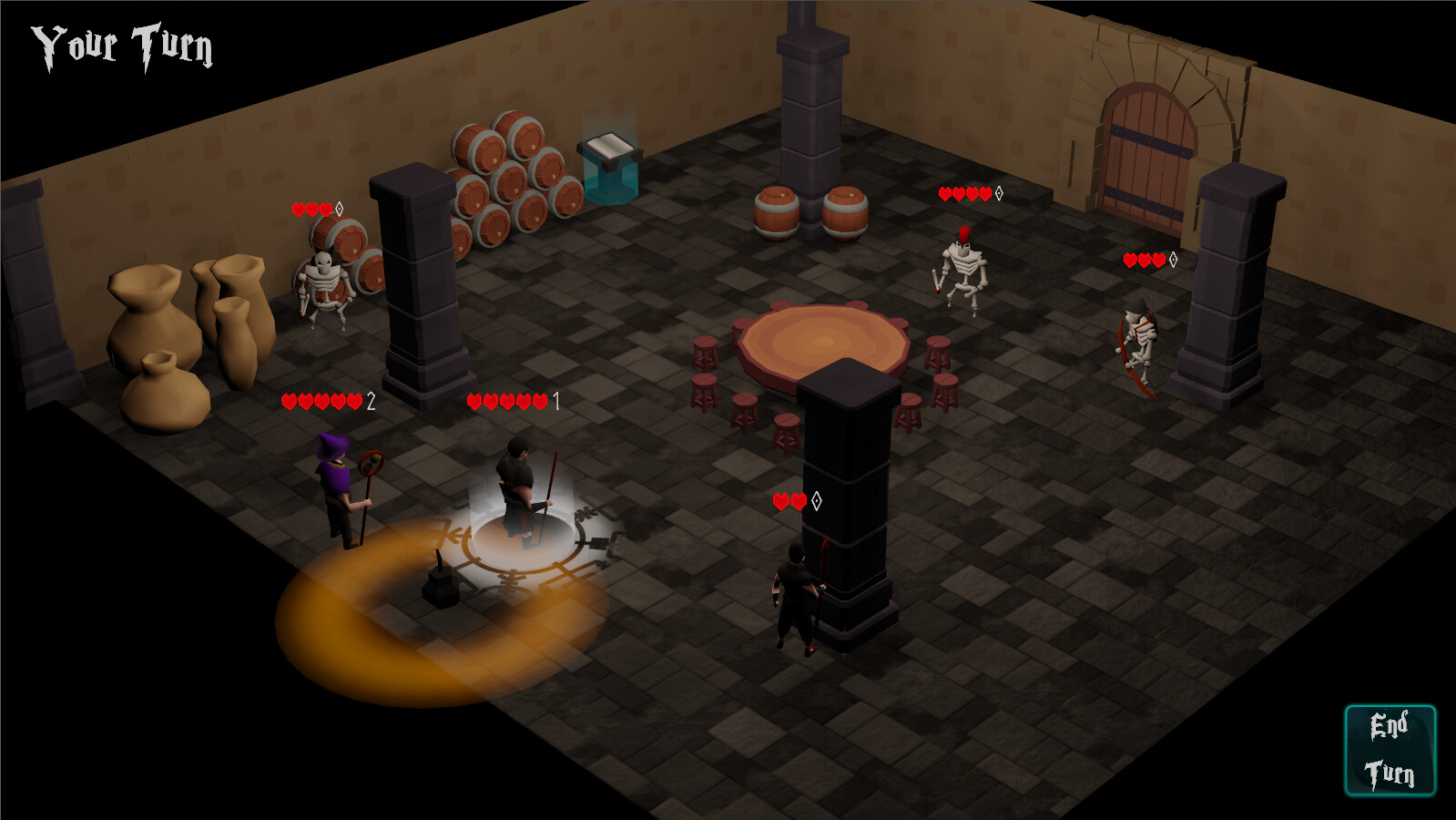The width and height of the screenshot is (1456, 820).
Task: Select the dark ranger beside the central pillar
Action: click(x=796, y=592)
